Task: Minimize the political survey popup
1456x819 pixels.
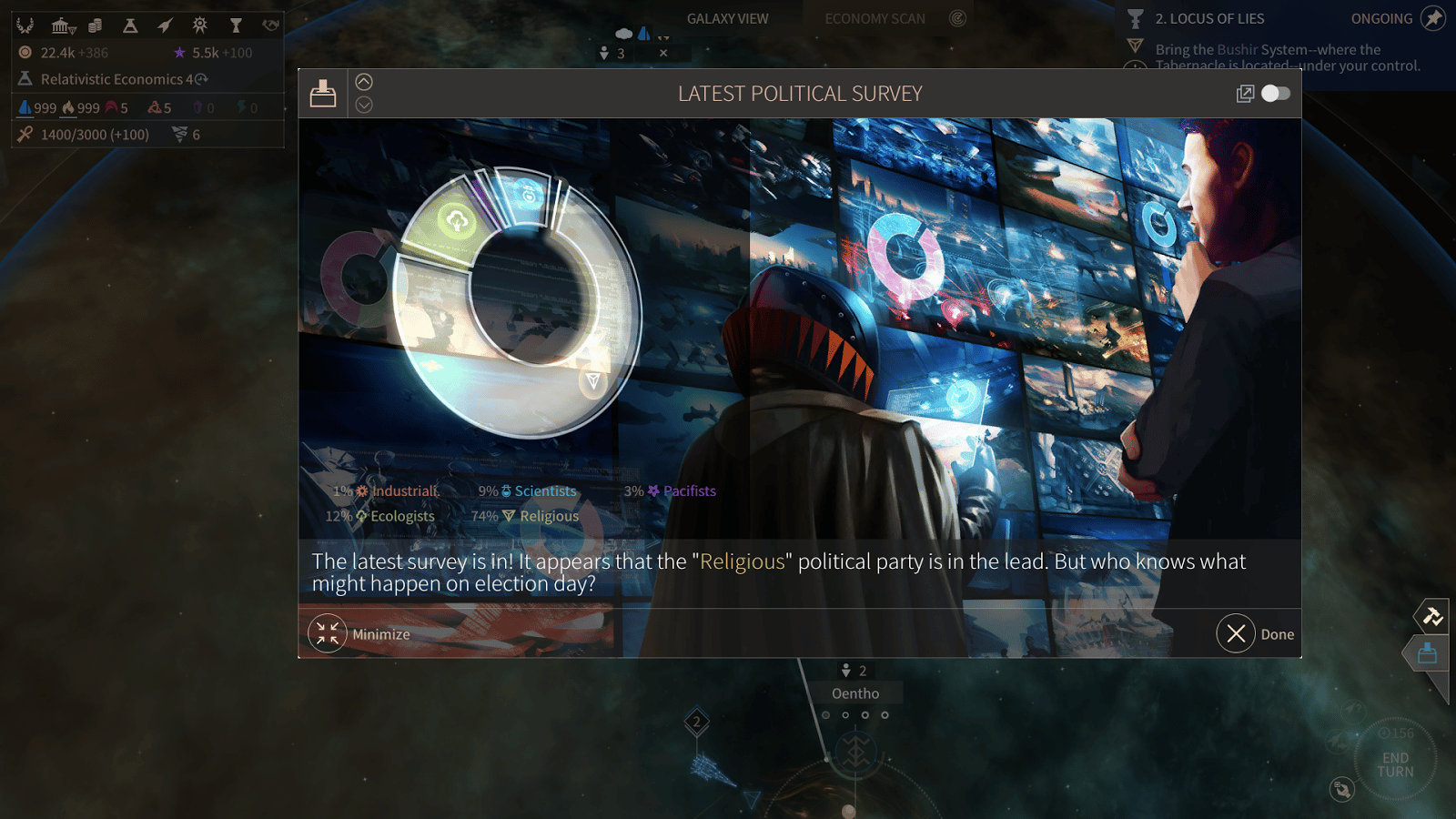Action: coord(328,634)
